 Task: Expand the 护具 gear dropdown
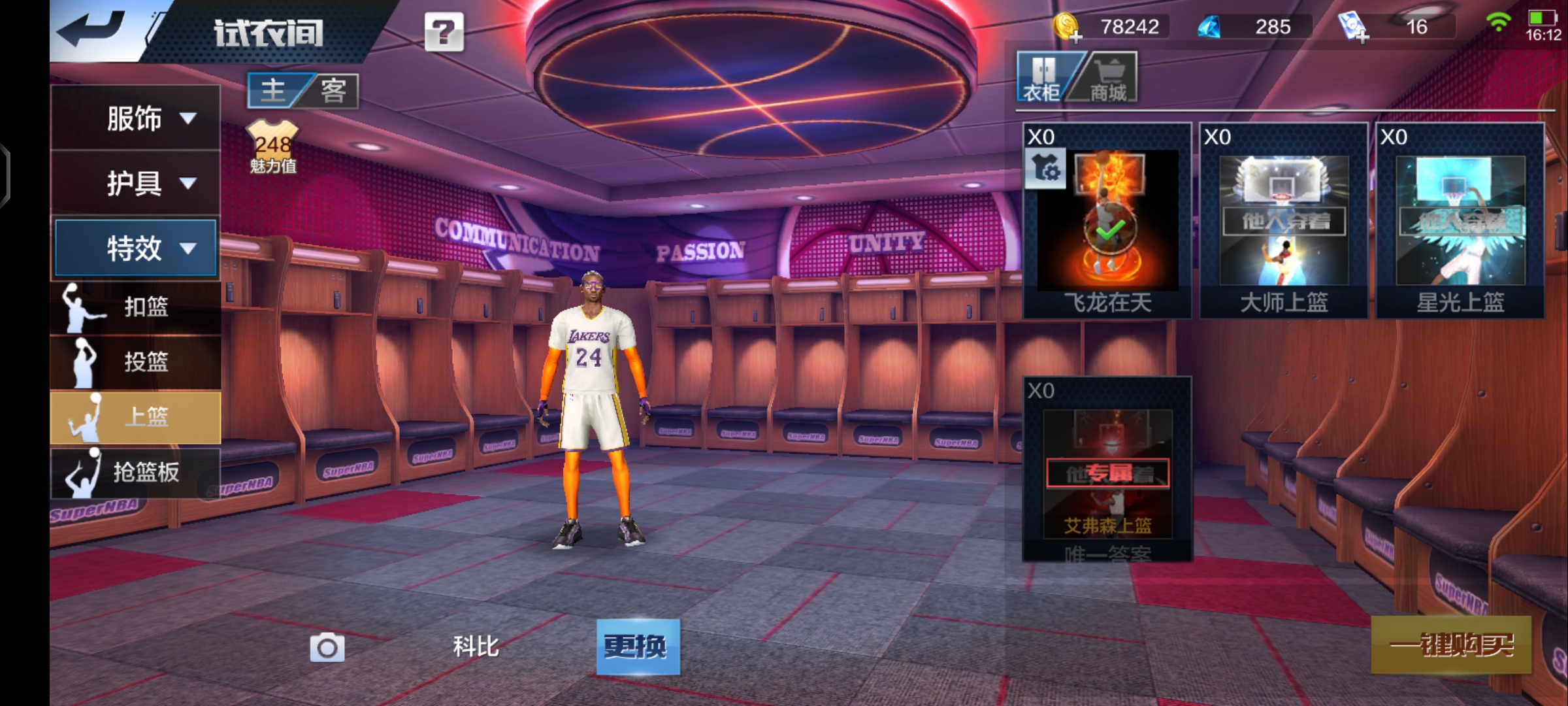pos(136,183)
